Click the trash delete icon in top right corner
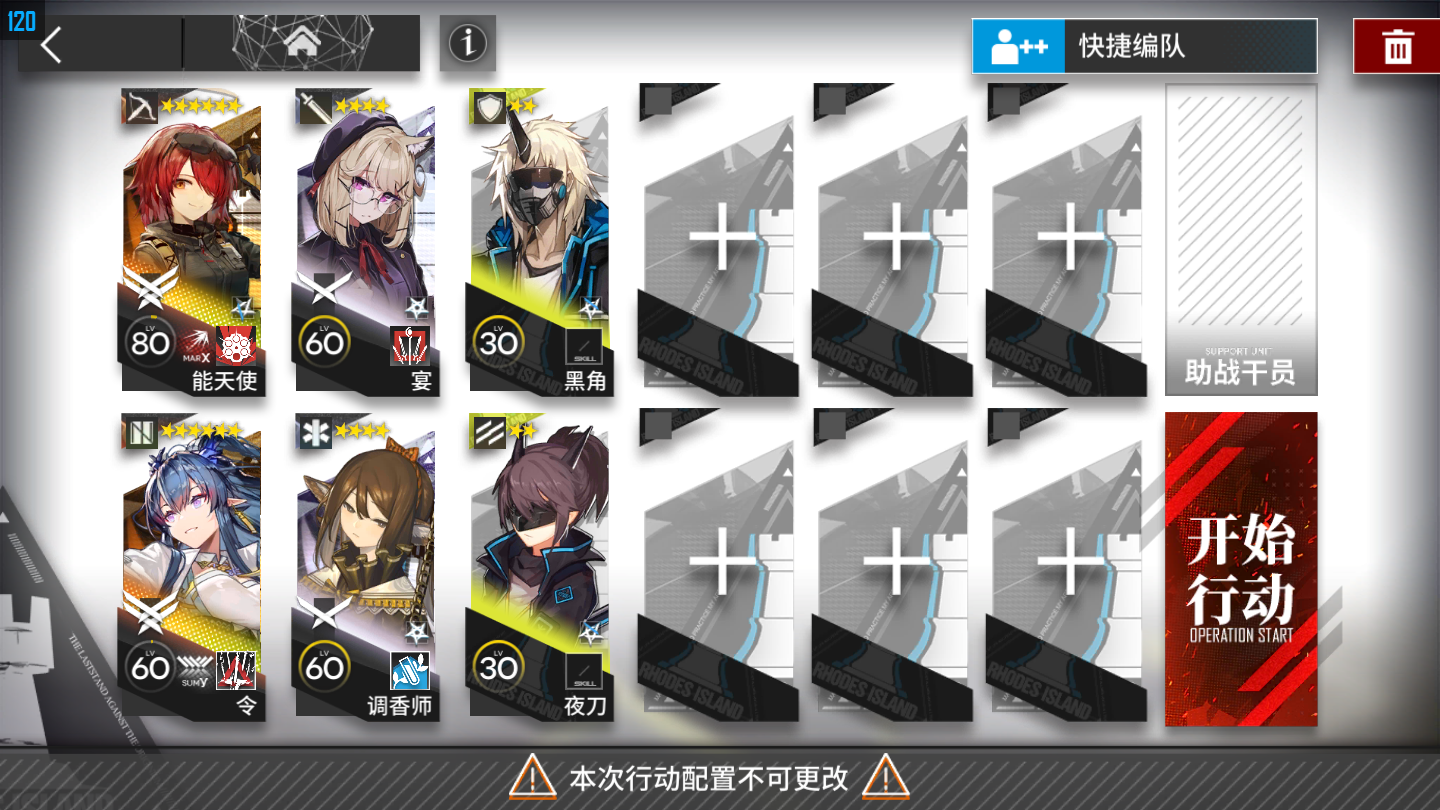This screenshot has height=810, width=1440. 1398,44
